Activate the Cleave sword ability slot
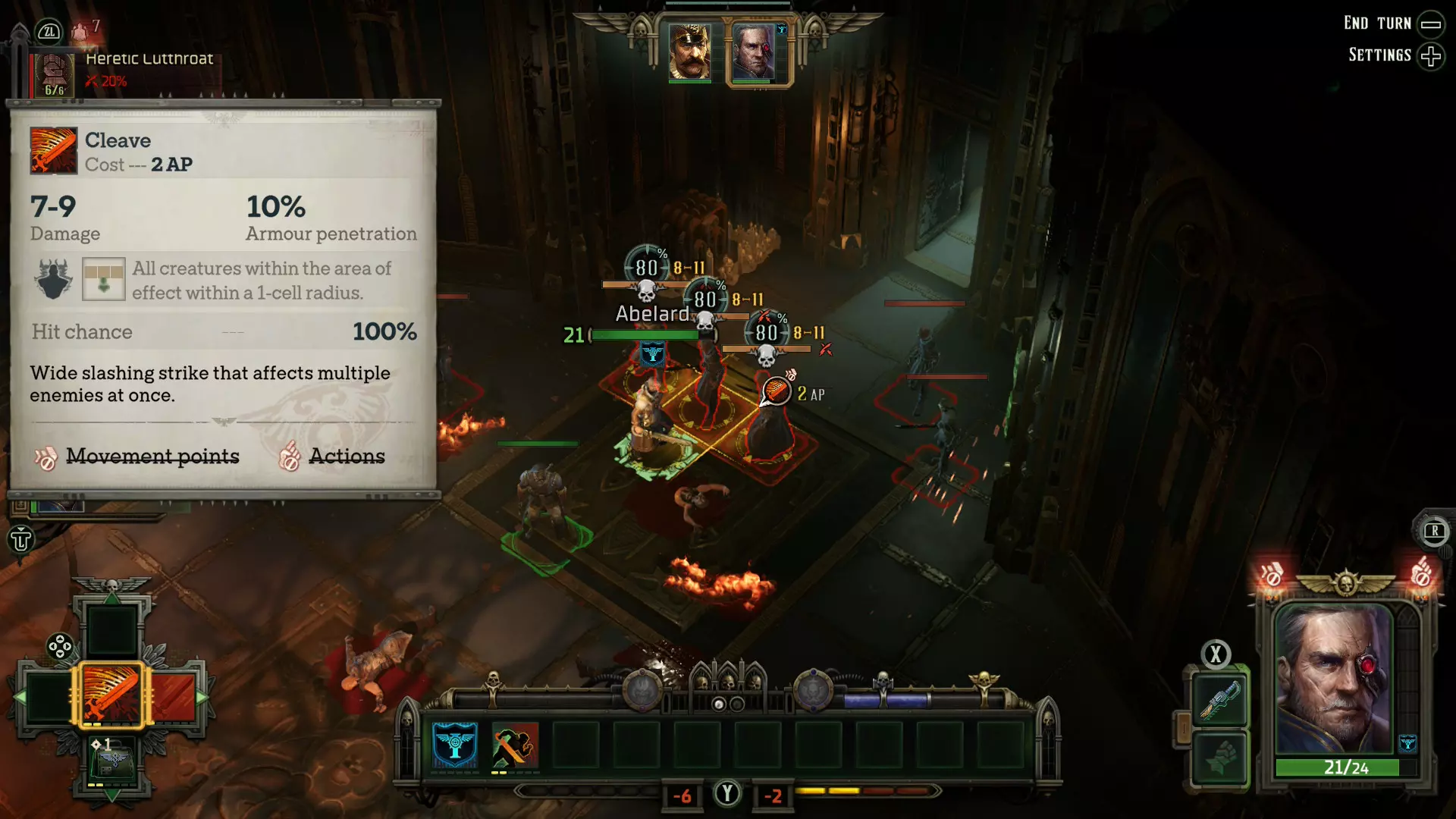1456x819 pixels. 111,695
